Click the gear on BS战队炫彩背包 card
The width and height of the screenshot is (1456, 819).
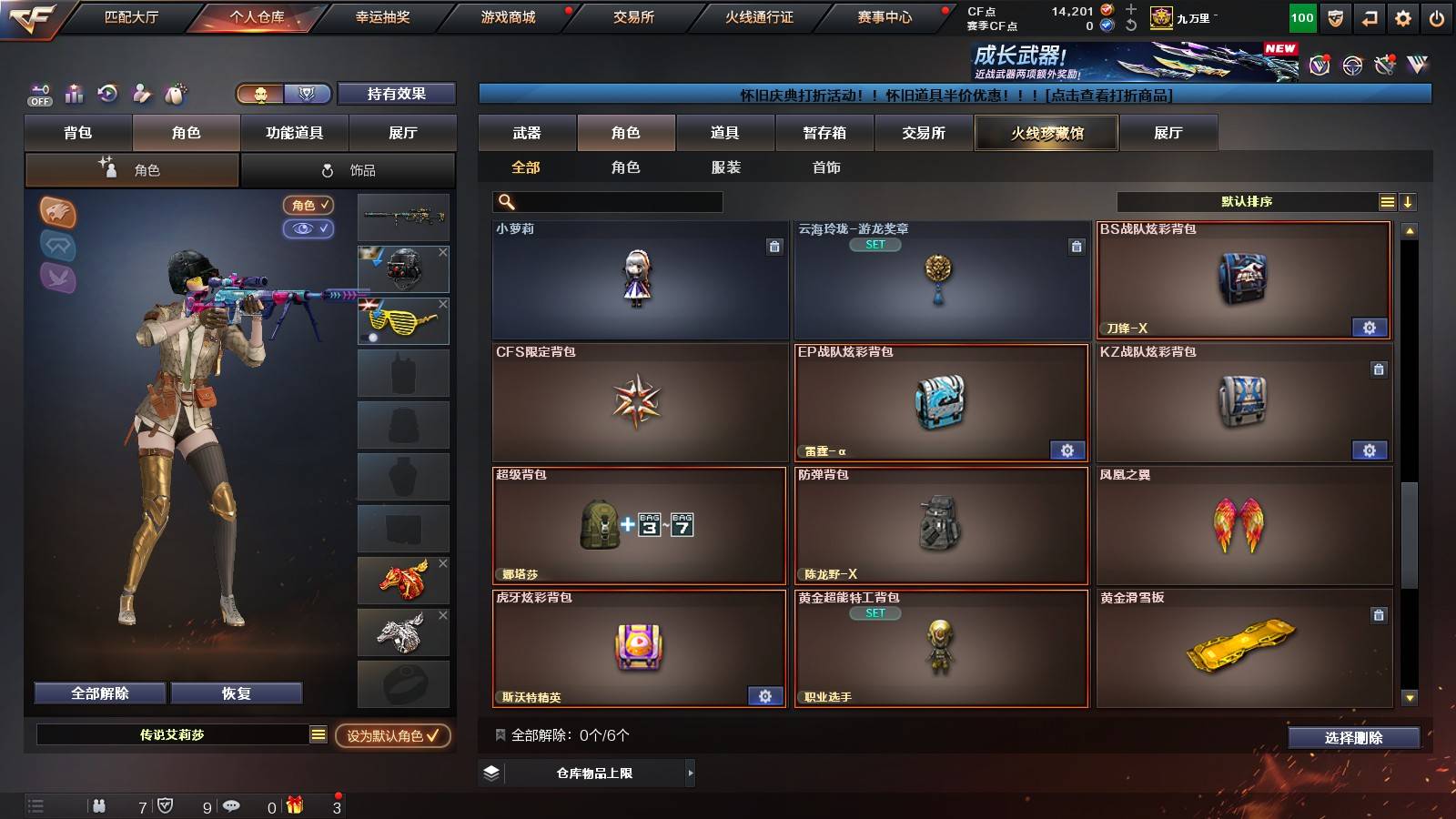(1370, 327)
